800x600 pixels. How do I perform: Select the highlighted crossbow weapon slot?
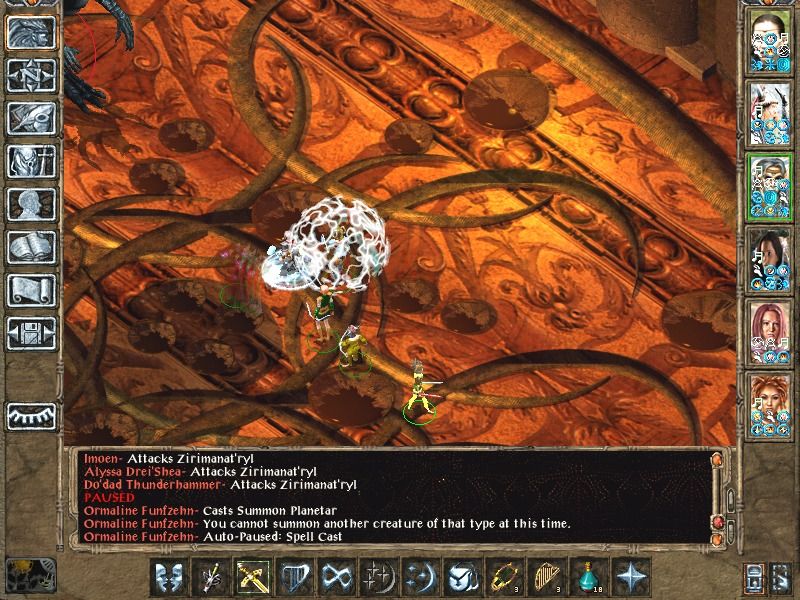click(x=251, y=577)
